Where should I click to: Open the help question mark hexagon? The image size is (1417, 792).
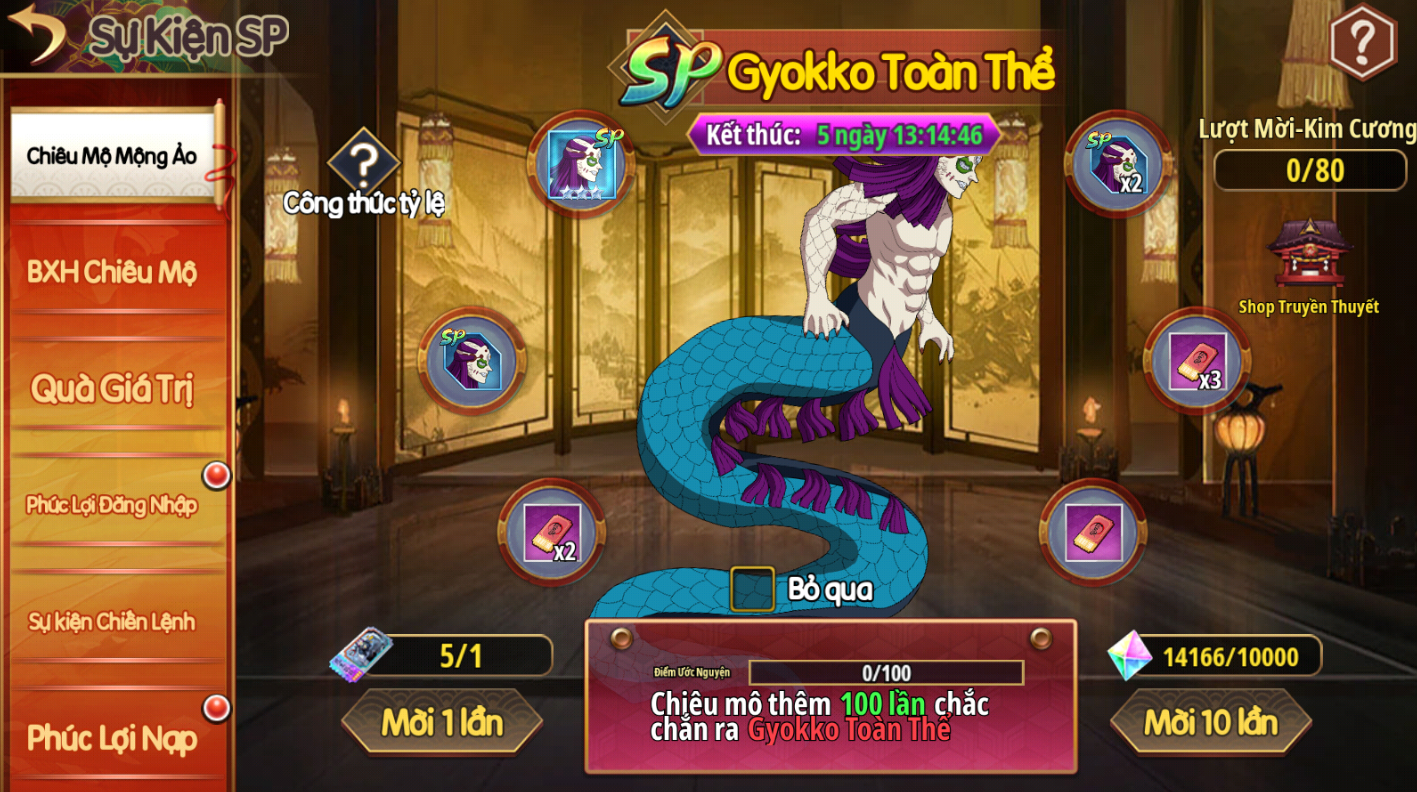click(x=1362, y=41)
